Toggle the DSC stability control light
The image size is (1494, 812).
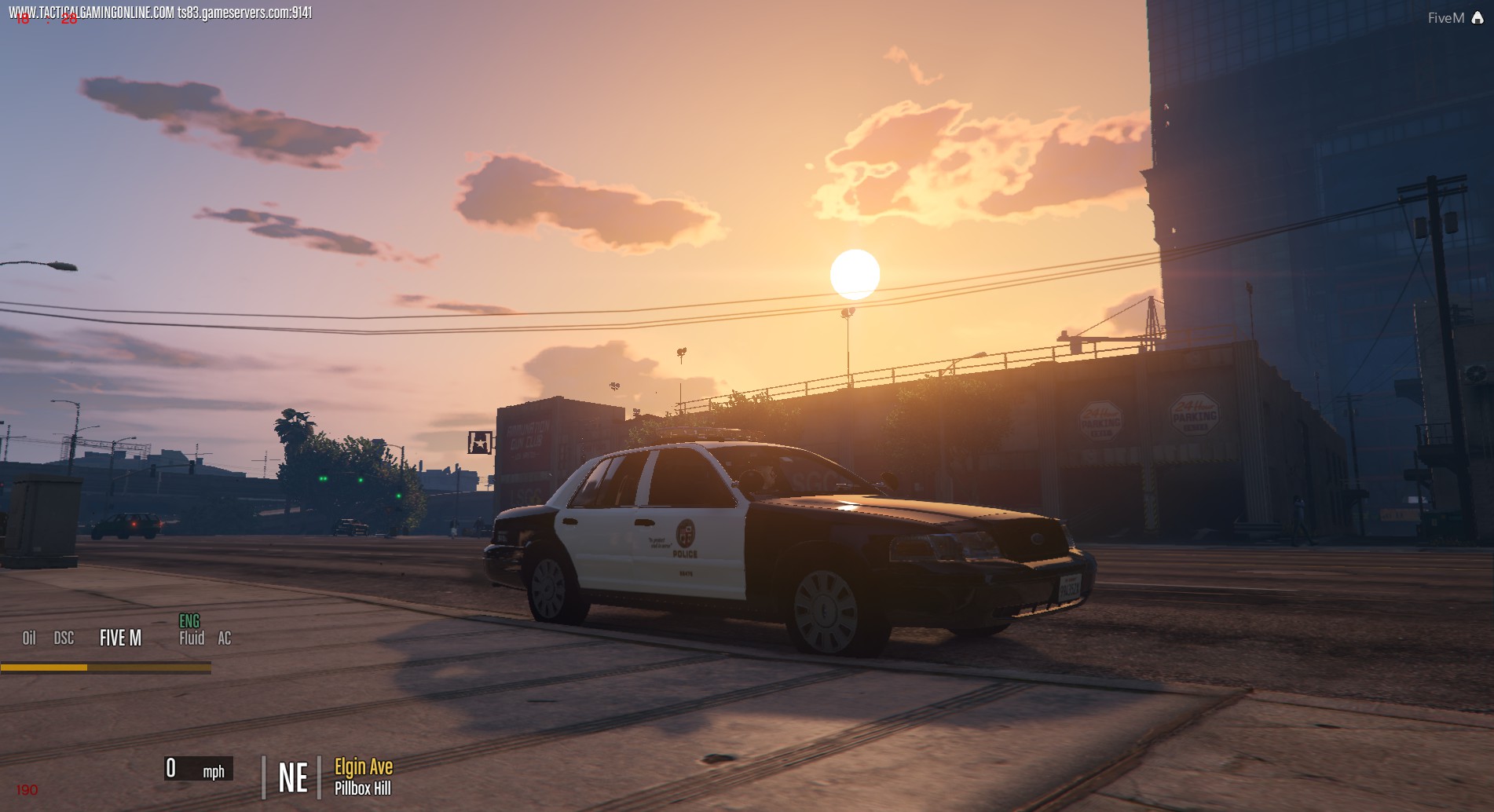click(64, 638)
